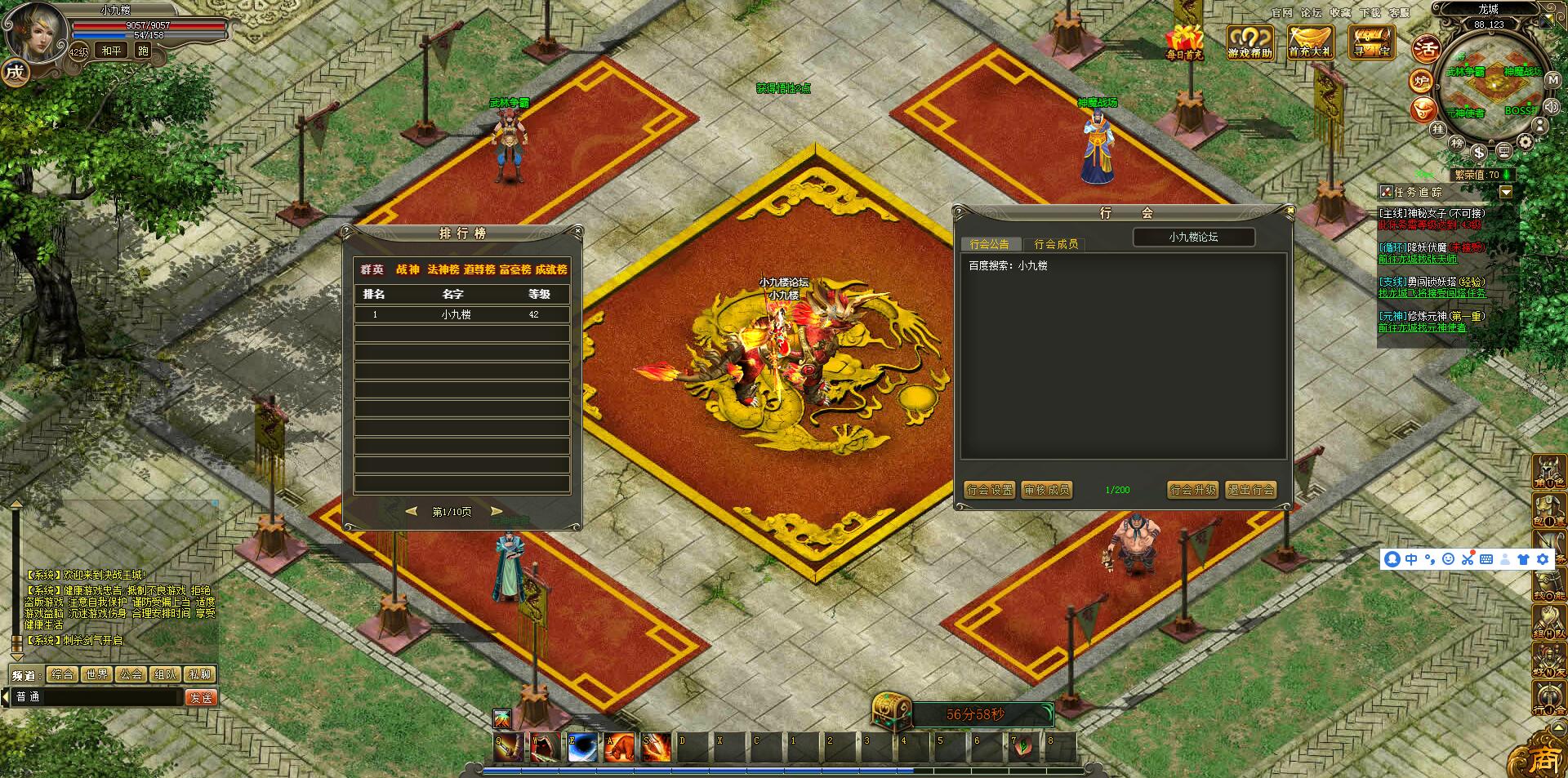The height and width of the screenshot is (778, 1568).
Task: Click the 行会设置 guild settings button
Action: click(x=989, y=490)
